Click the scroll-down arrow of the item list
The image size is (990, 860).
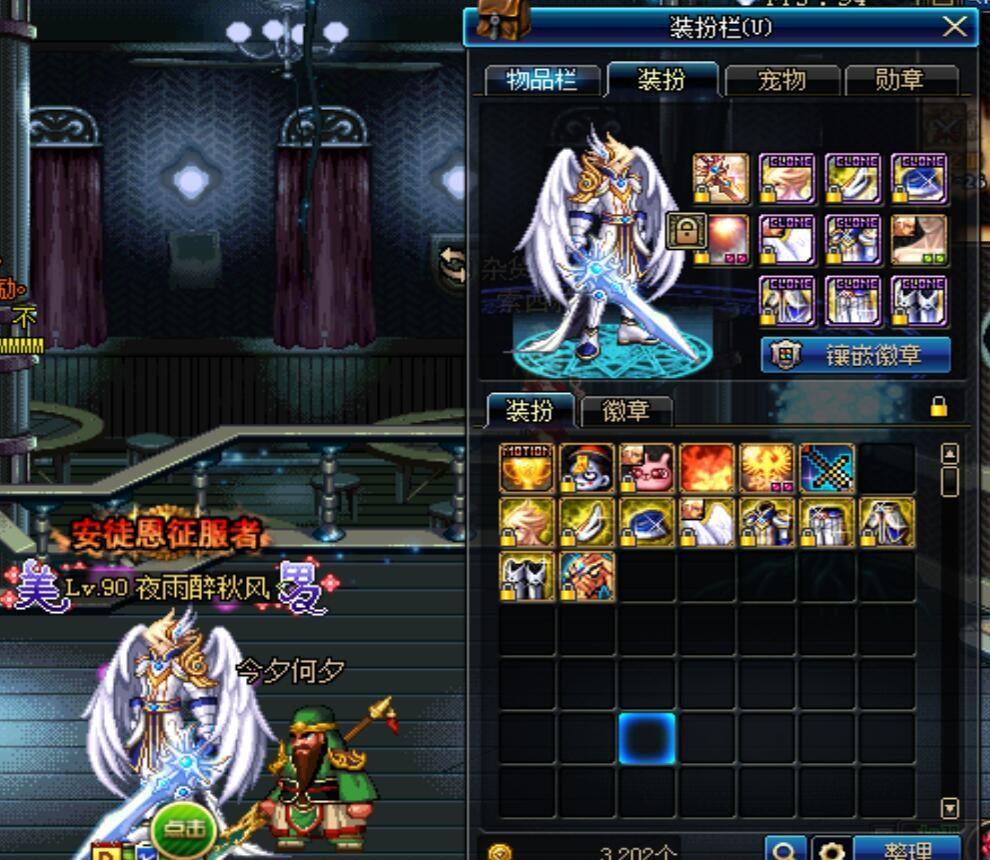pos(950,807)
